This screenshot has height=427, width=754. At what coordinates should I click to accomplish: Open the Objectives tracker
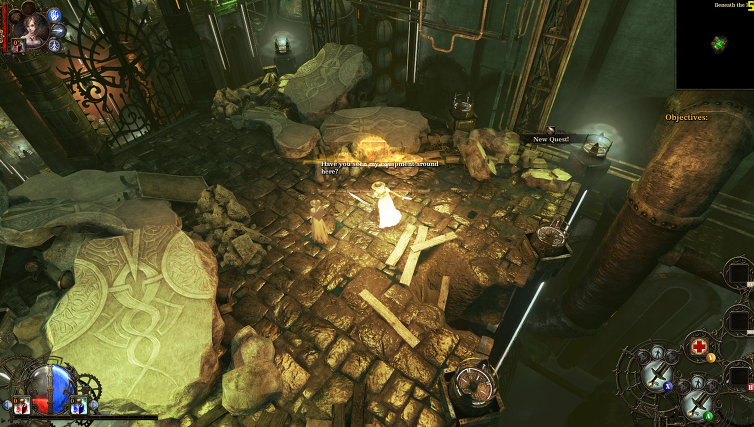coord(686,117)
